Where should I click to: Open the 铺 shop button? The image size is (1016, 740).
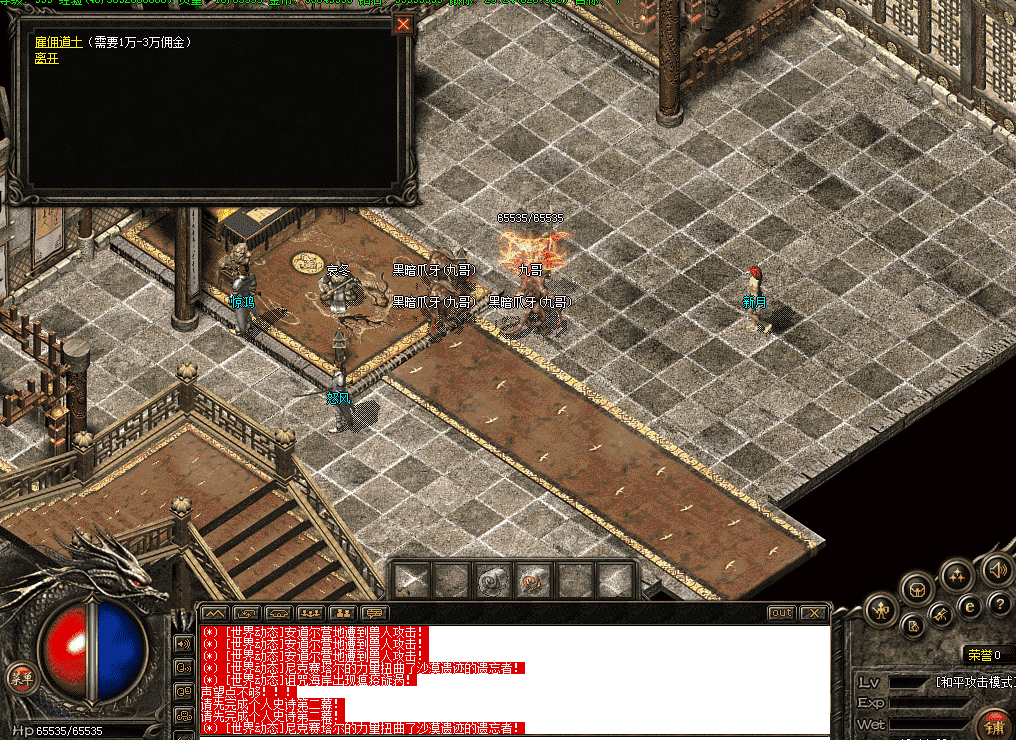994,725
